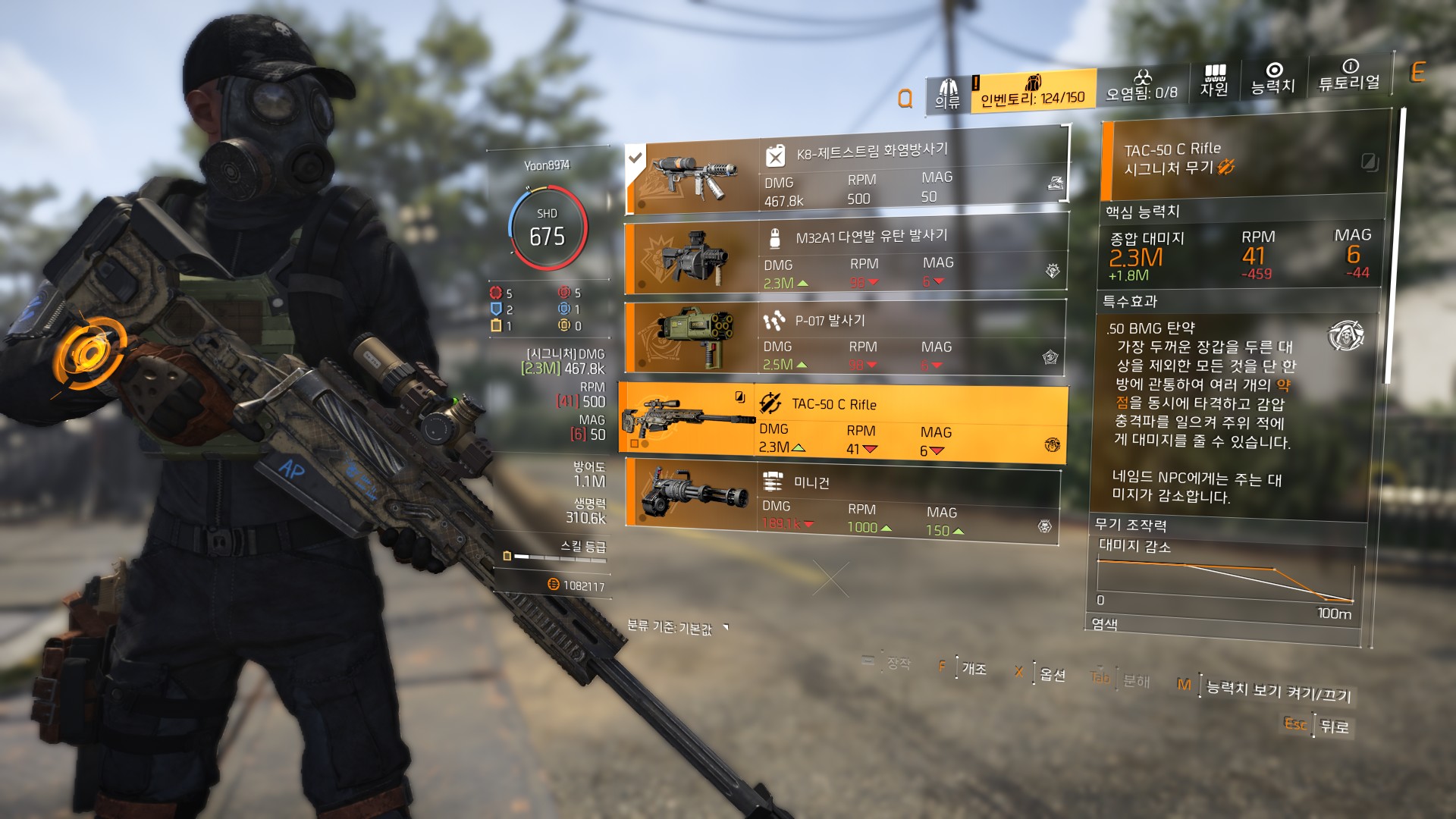Select the K8-제트스트림 화염방사기 flamethrower
Viewport: 1456px width, 819px height.
pos(846,175)
